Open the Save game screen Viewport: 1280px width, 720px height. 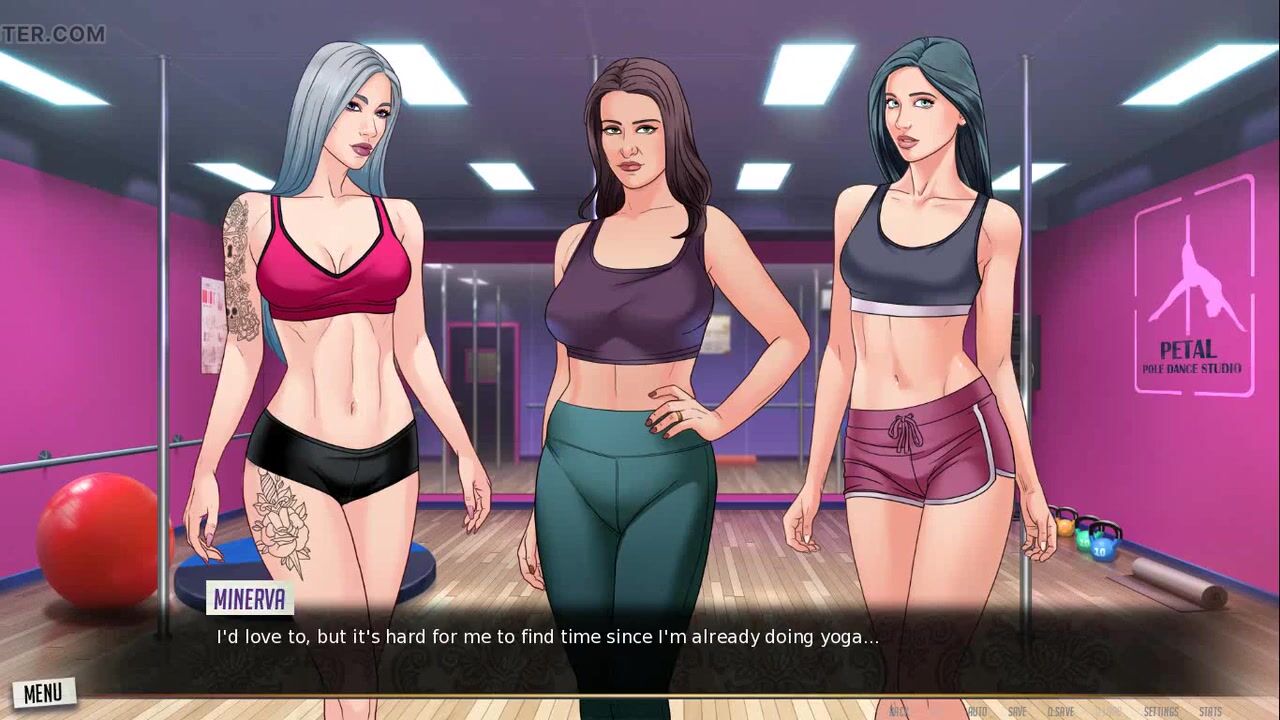(1017, 711)
